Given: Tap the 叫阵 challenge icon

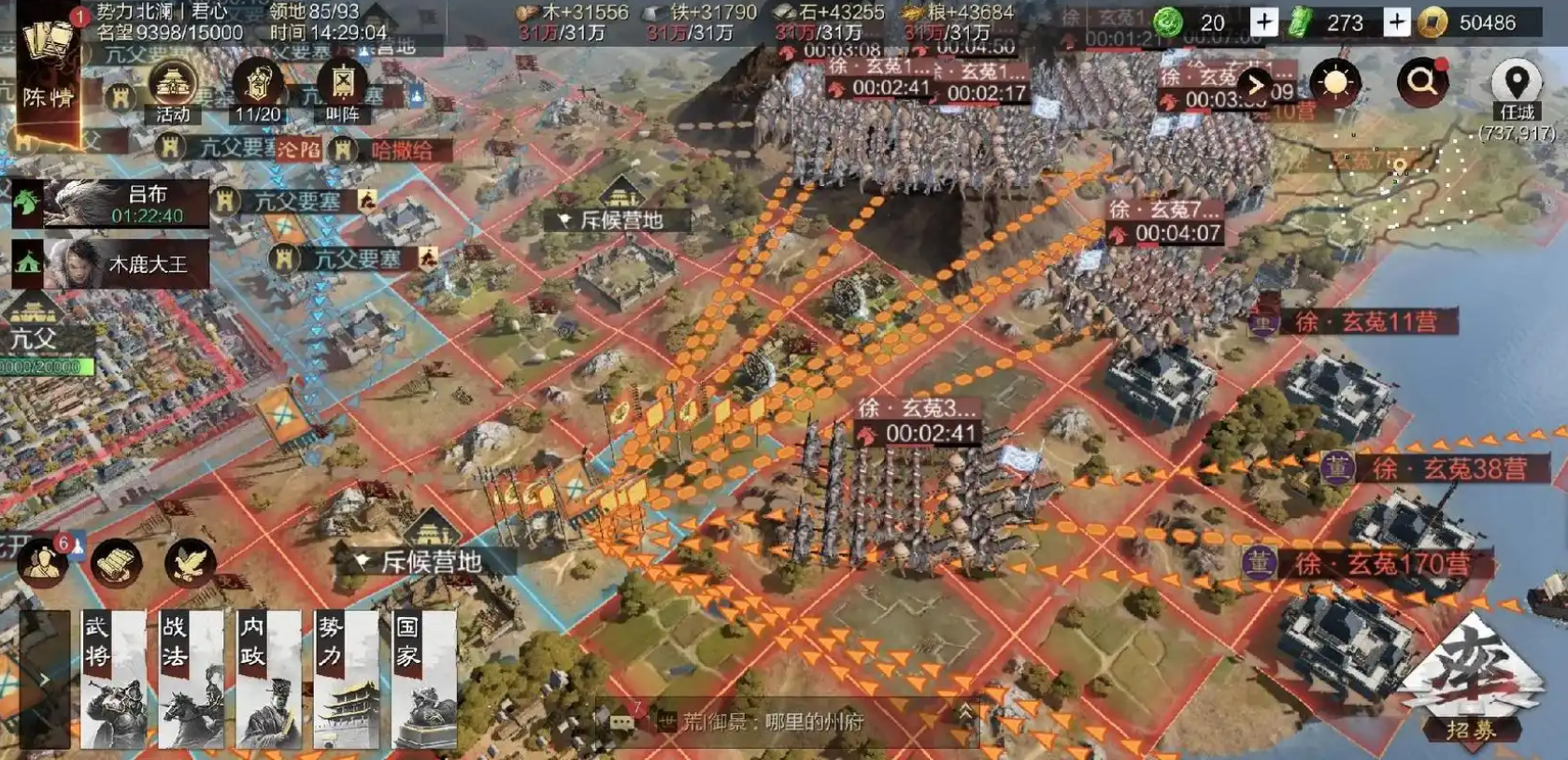Looking at the screenshot, I should pyautogui.click(x=342, y=92).
